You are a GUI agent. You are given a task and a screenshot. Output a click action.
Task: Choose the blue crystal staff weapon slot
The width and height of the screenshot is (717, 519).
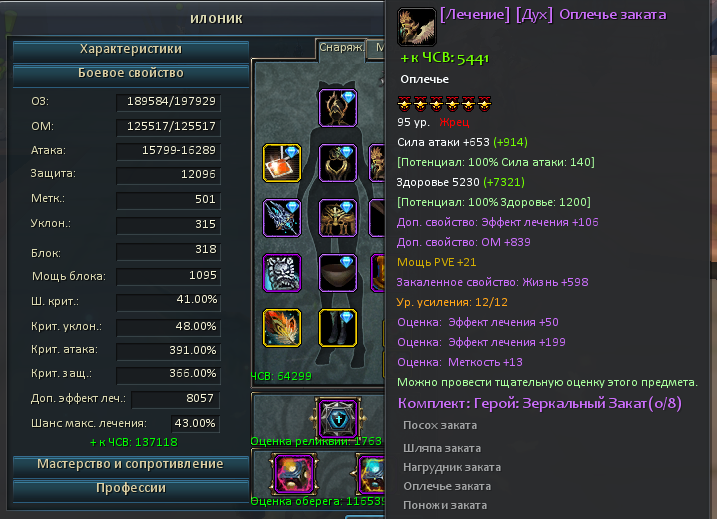coord(282,218)
